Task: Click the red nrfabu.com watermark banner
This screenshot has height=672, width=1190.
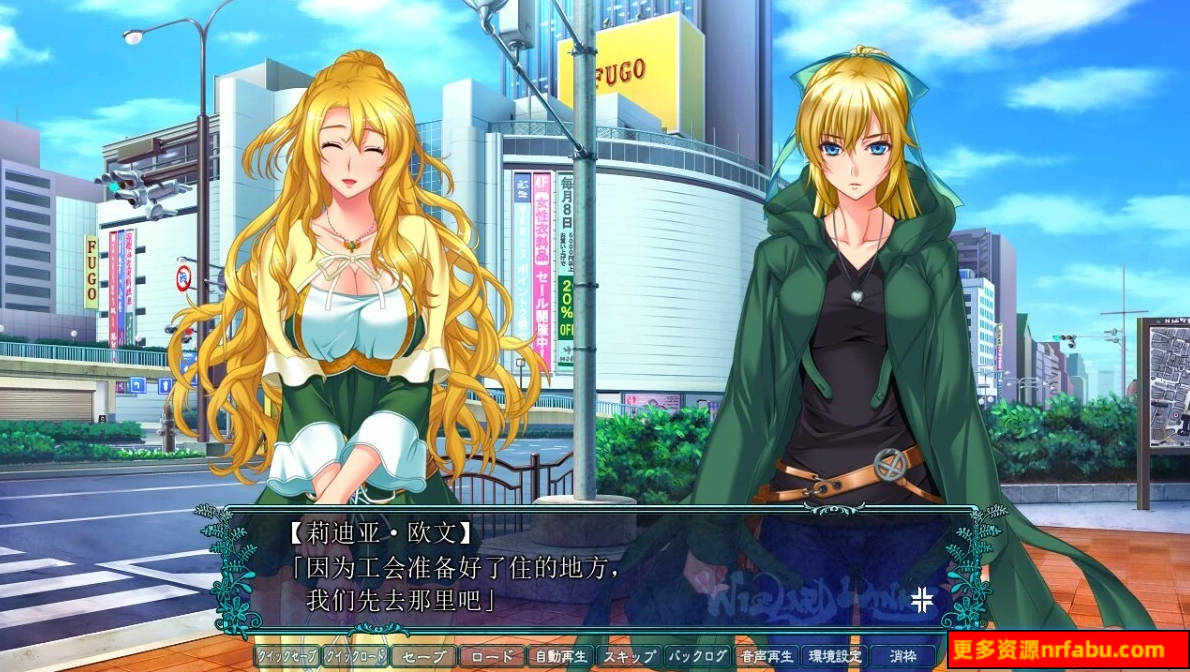Action: [x=1068, y=651]
